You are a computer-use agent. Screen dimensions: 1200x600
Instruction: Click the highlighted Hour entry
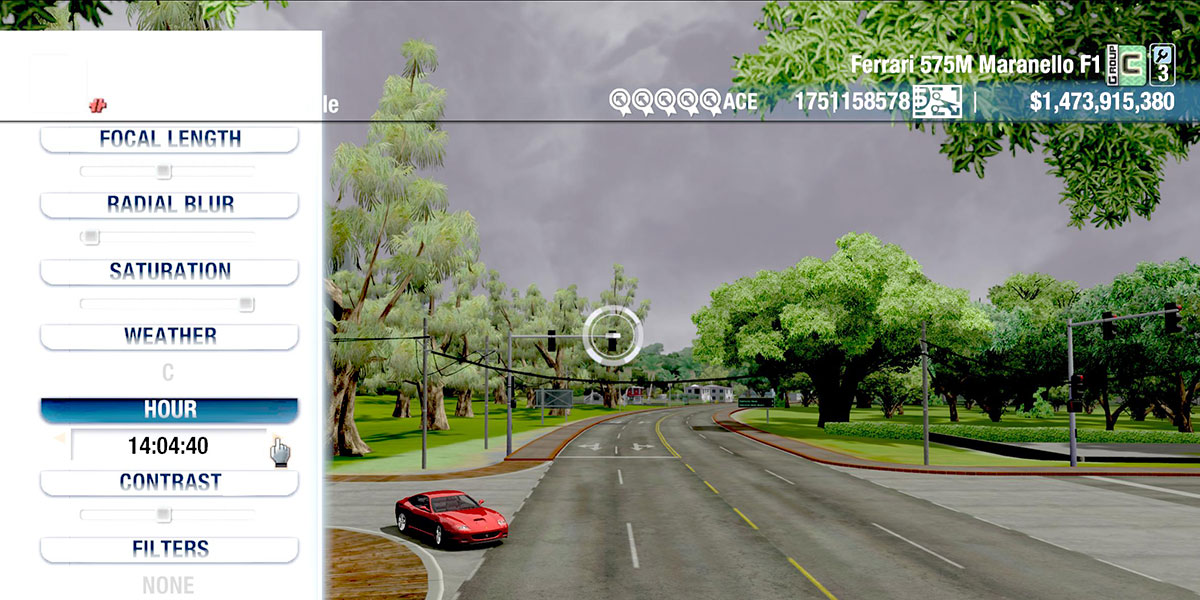169,410
